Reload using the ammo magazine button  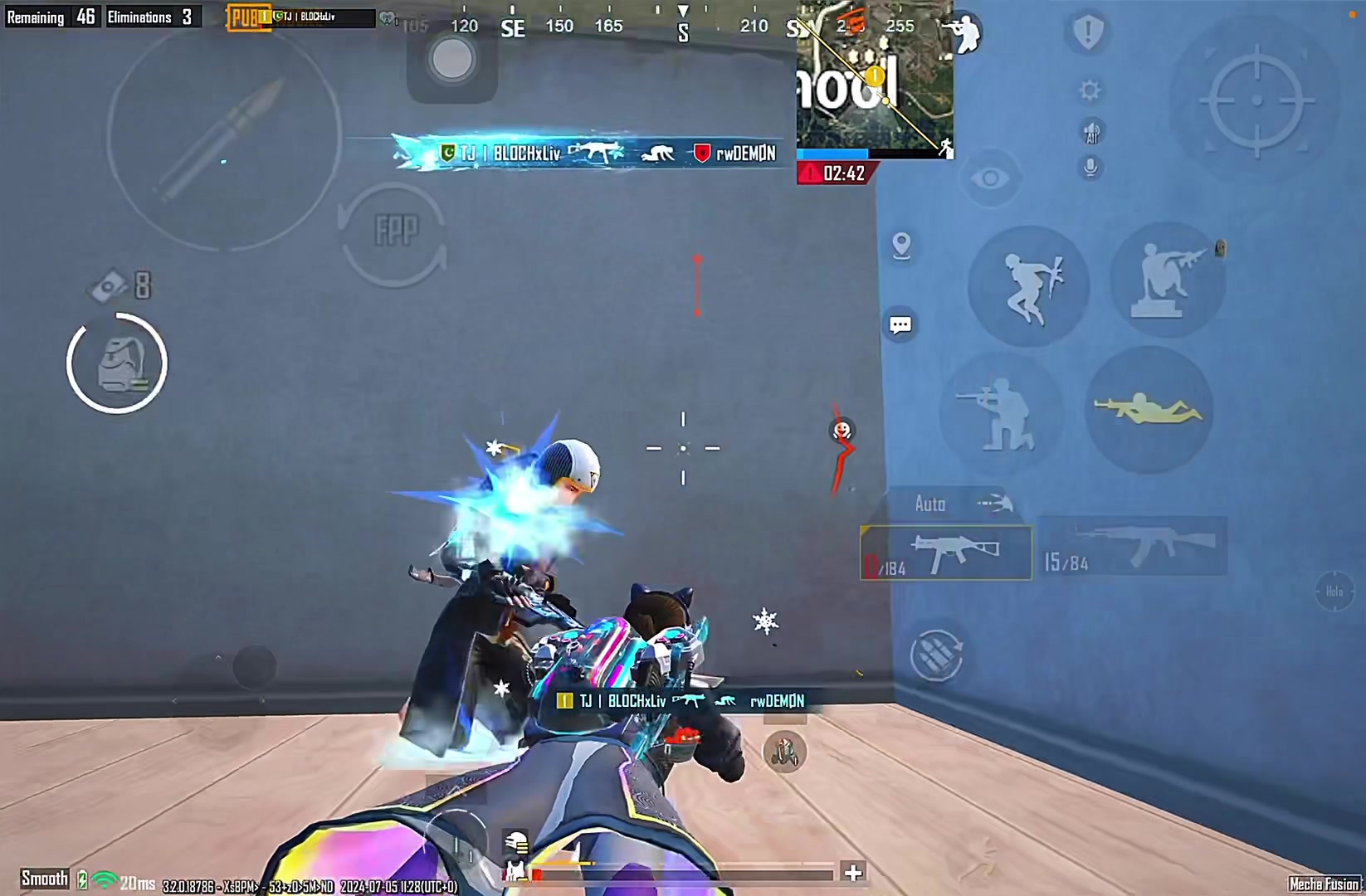(937, 655)
